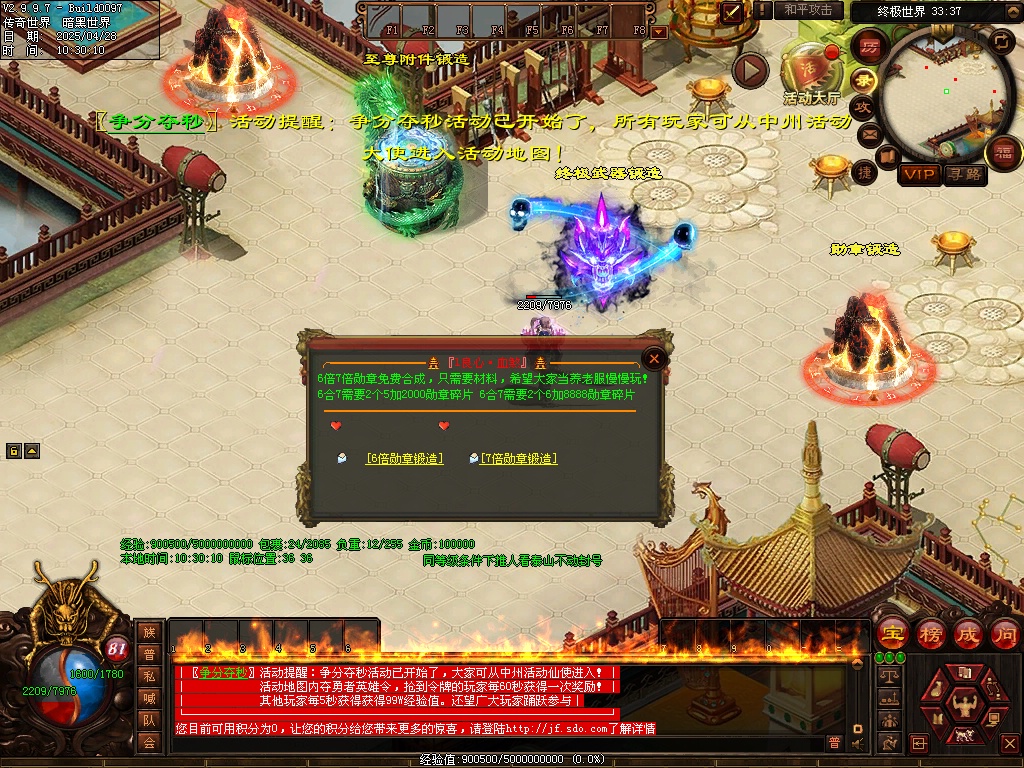Toggle the 和平攻击 attack mode button

click(x=807, y=10)
